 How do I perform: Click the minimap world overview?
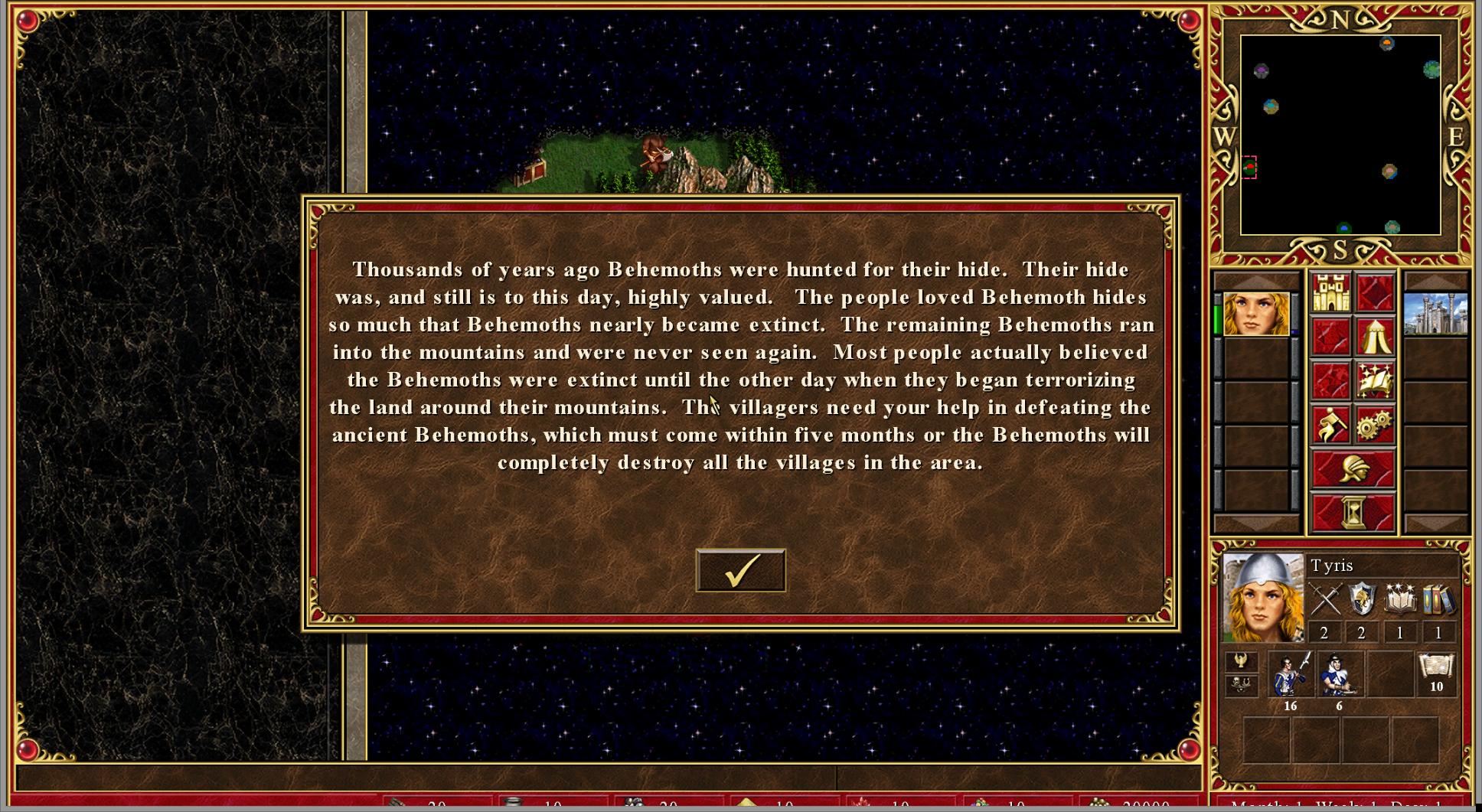(x=1340, y=135)
